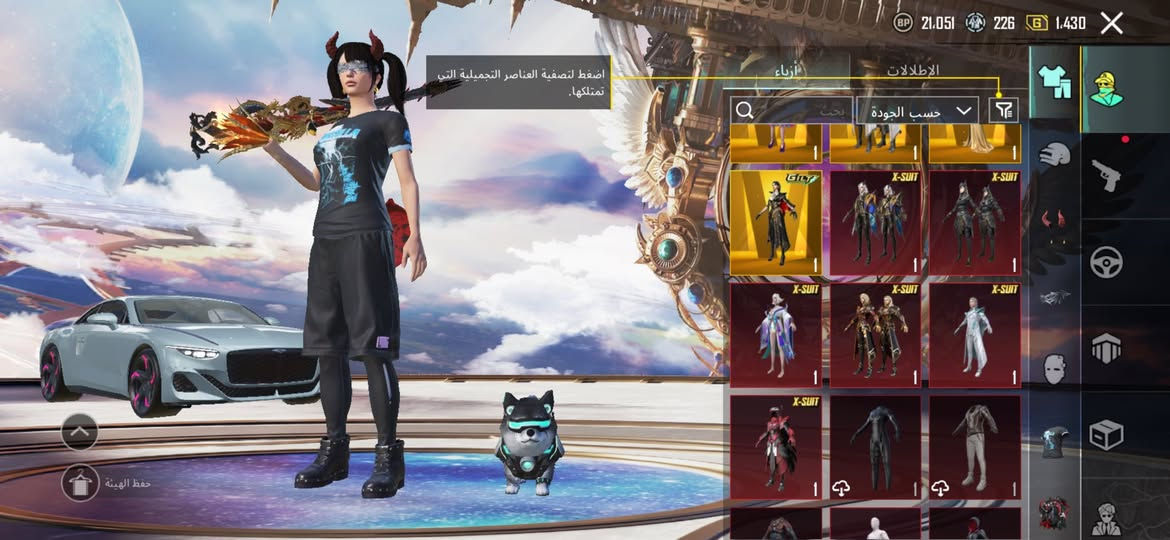Open the character category with yellow-capped avatar

(1107, 88)
